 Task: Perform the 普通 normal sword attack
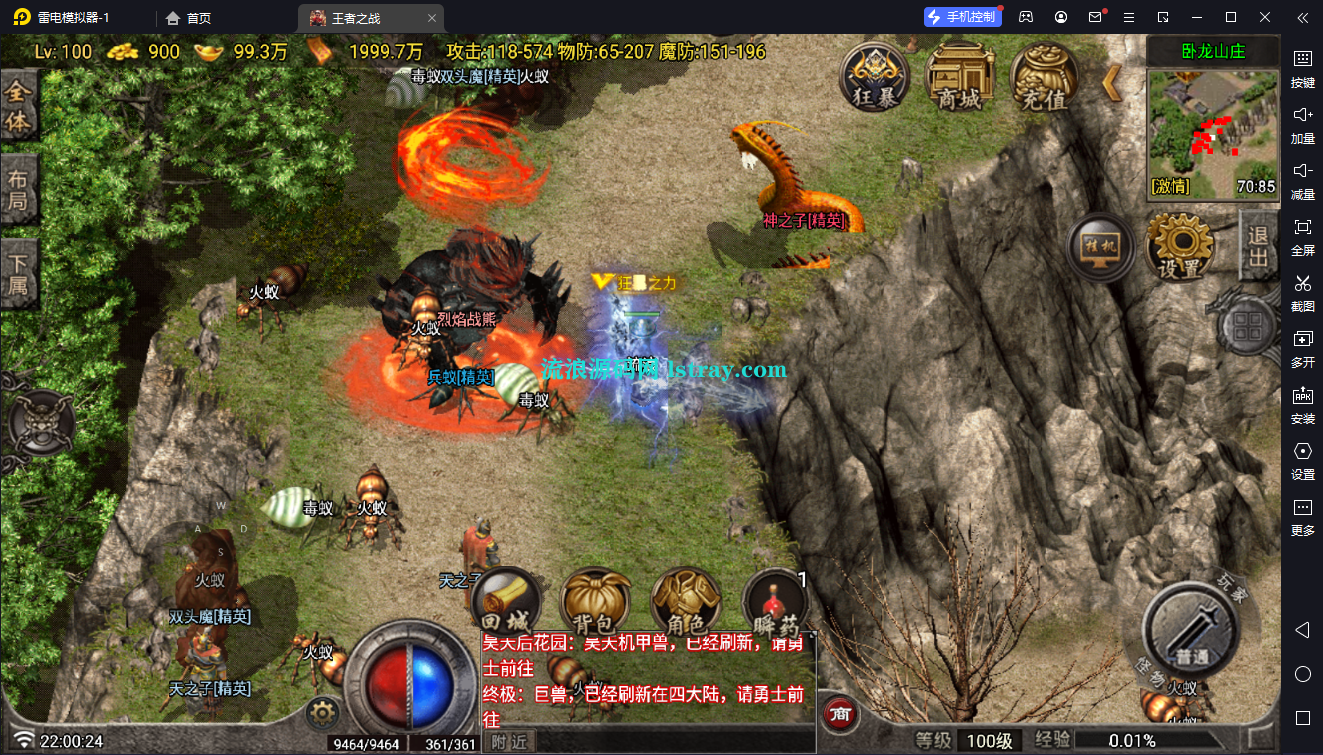[x=1191, y=629]
